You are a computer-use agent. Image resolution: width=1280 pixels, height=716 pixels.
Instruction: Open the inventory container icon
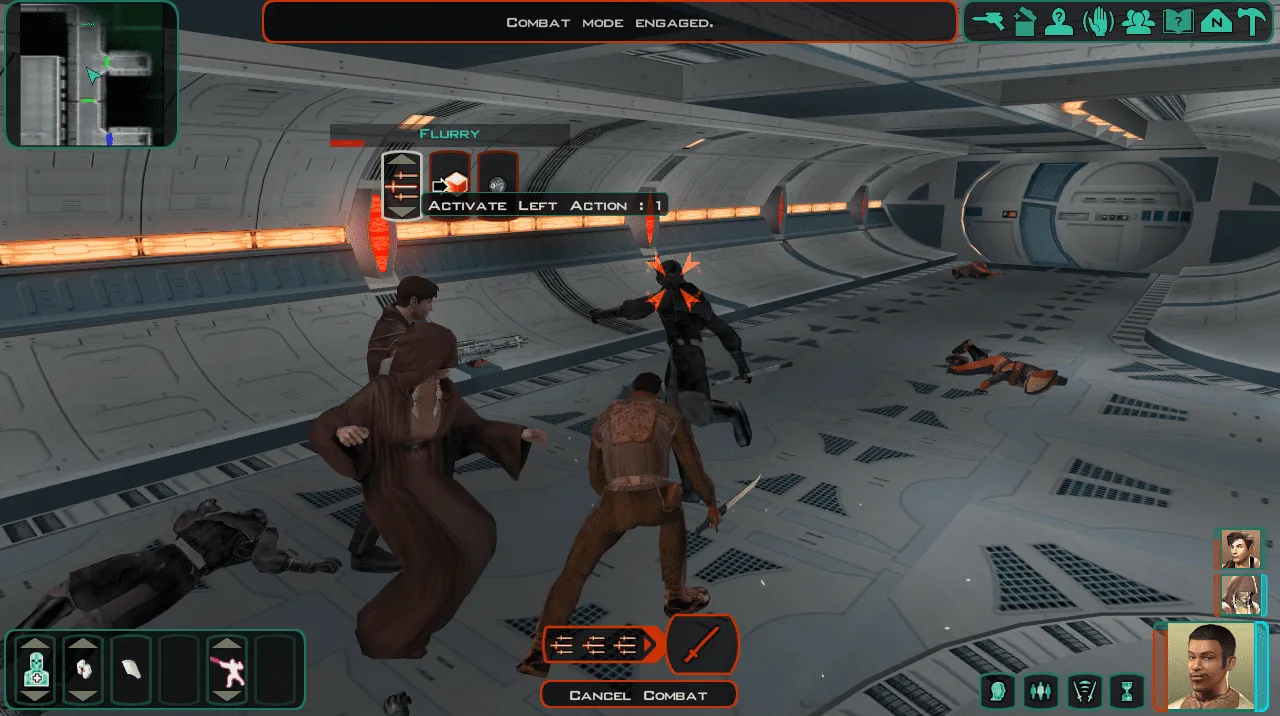pyautogui.click(x=1023, y=21)
